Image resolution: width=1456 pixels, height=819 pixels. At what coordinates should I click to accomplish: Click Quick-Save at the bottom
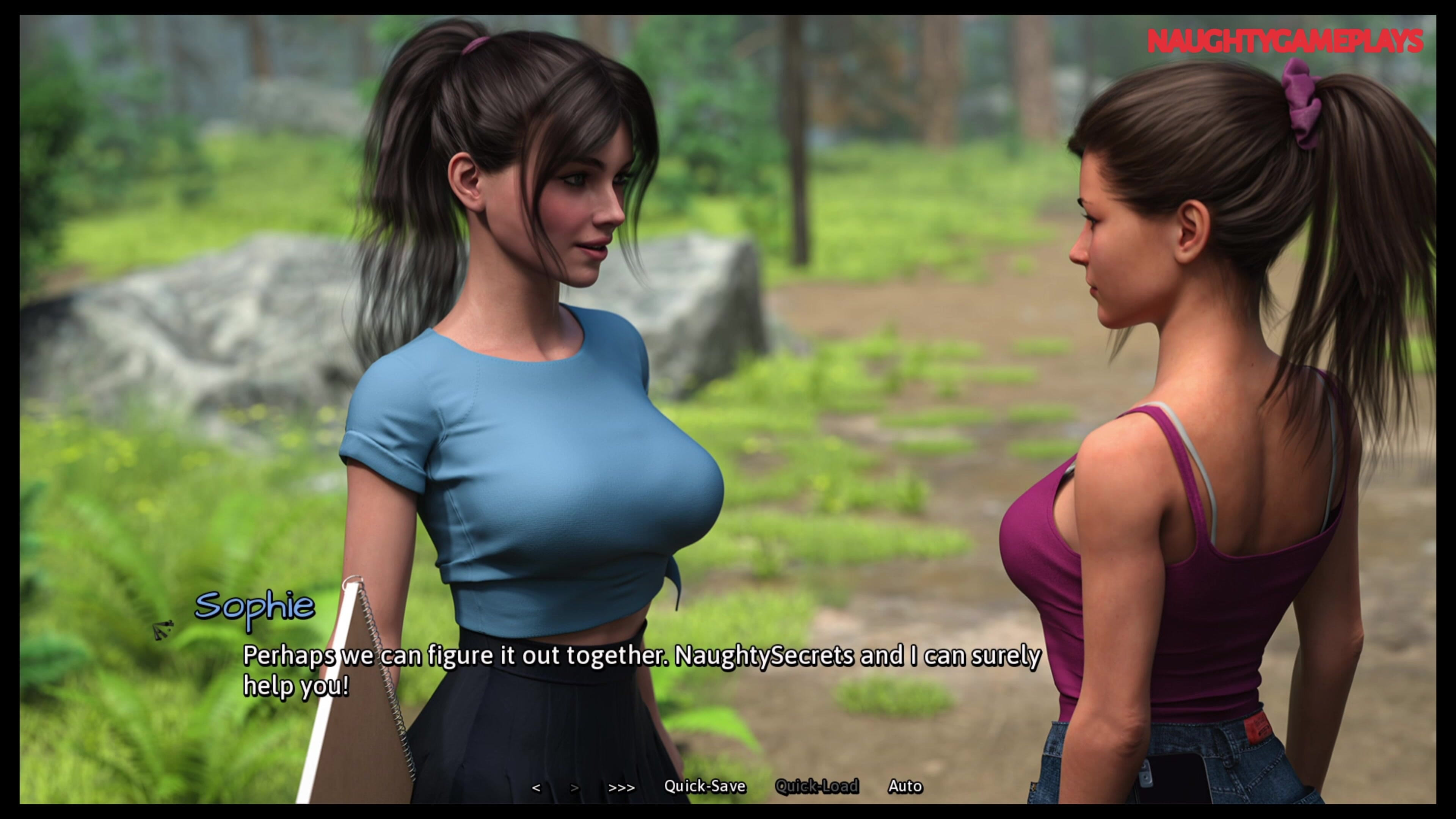tap(704, 786)
